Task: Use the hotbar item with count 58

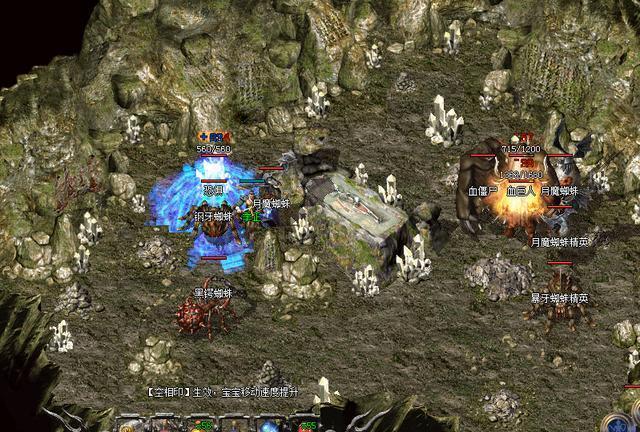Action: (201, 425)
